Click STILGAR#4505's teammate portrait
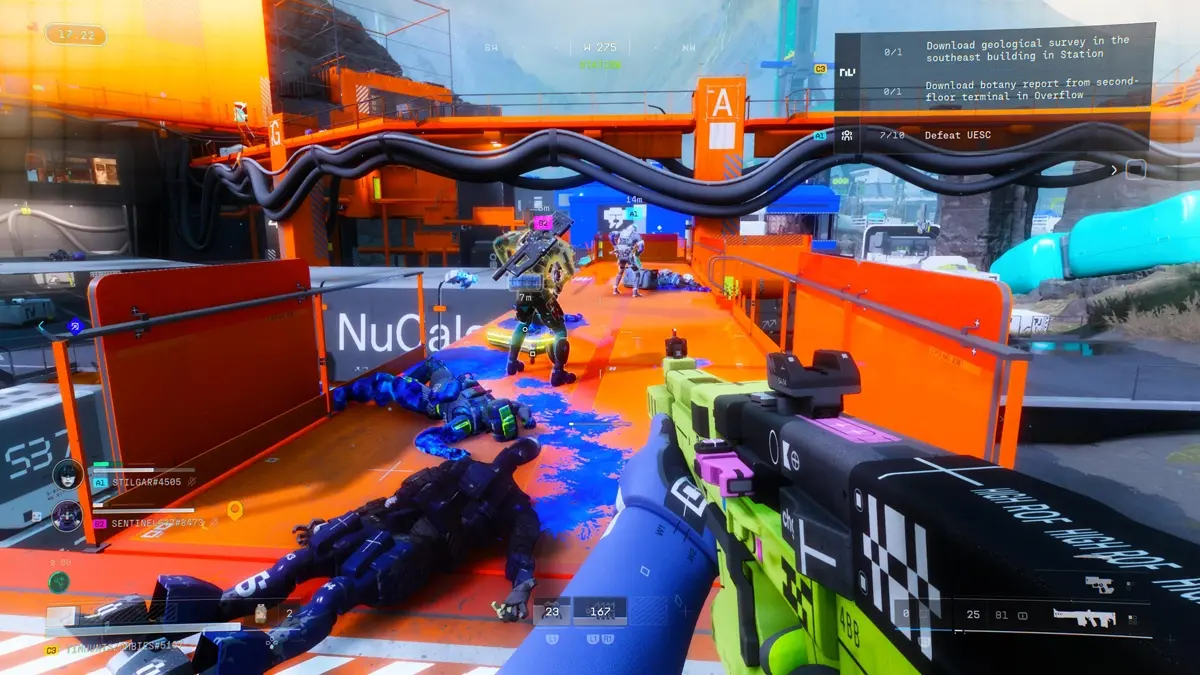 tap(67, 474)
